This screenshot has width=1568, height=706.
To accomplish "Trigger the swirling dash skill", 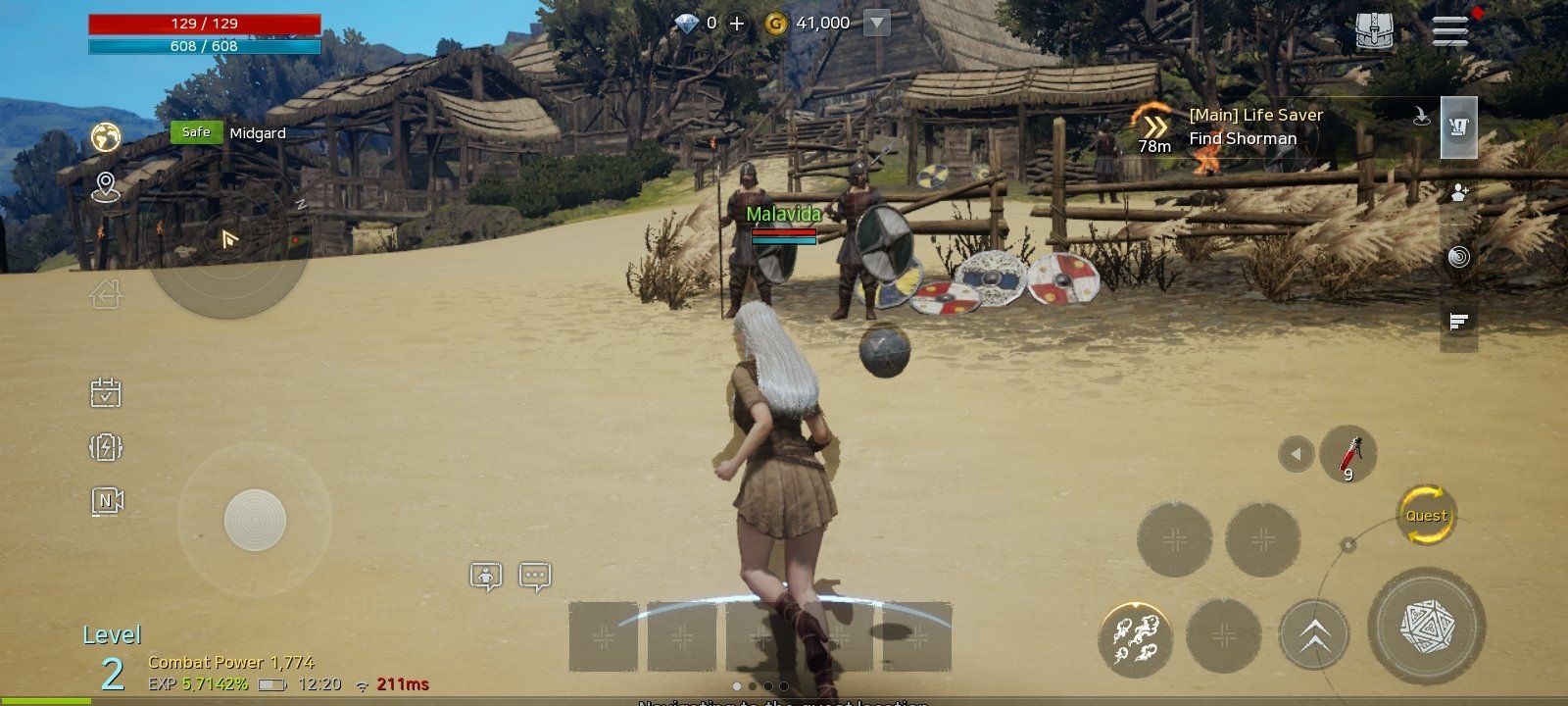I will 1135,637.
